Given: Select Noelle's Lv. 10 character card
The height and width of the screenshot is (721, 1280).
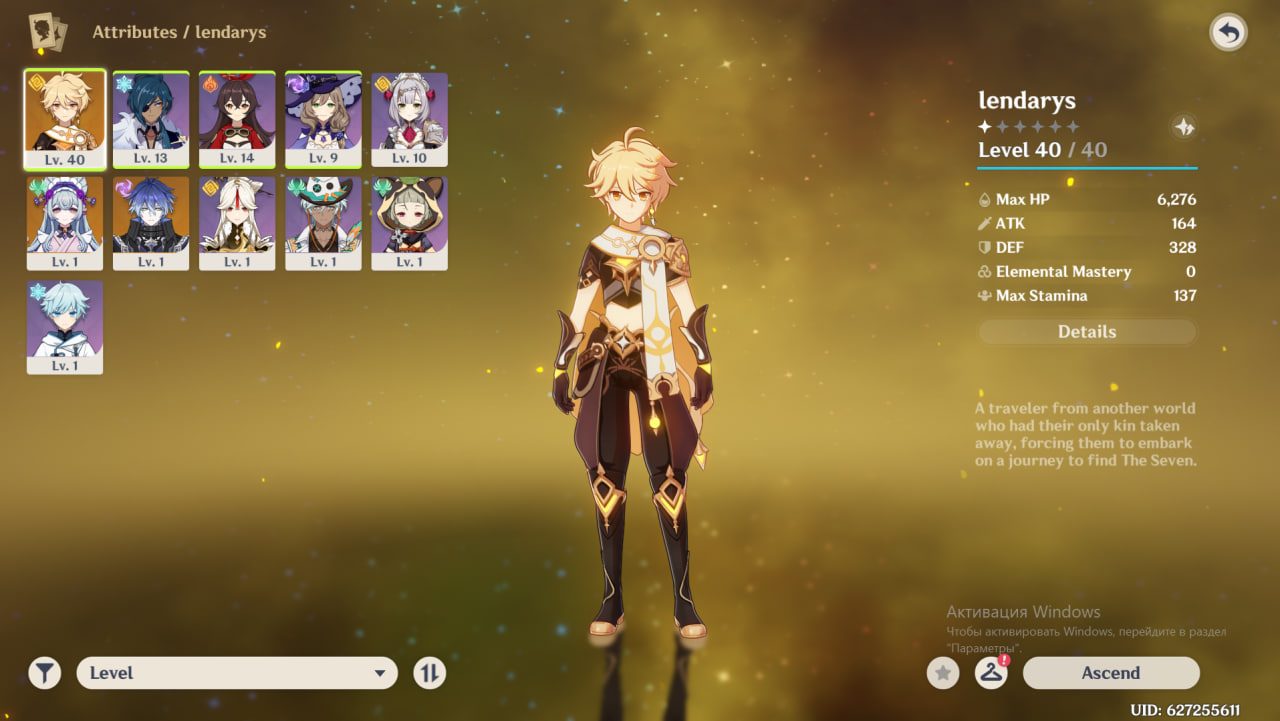Looking at the screenshot, I should click(409, 120).
